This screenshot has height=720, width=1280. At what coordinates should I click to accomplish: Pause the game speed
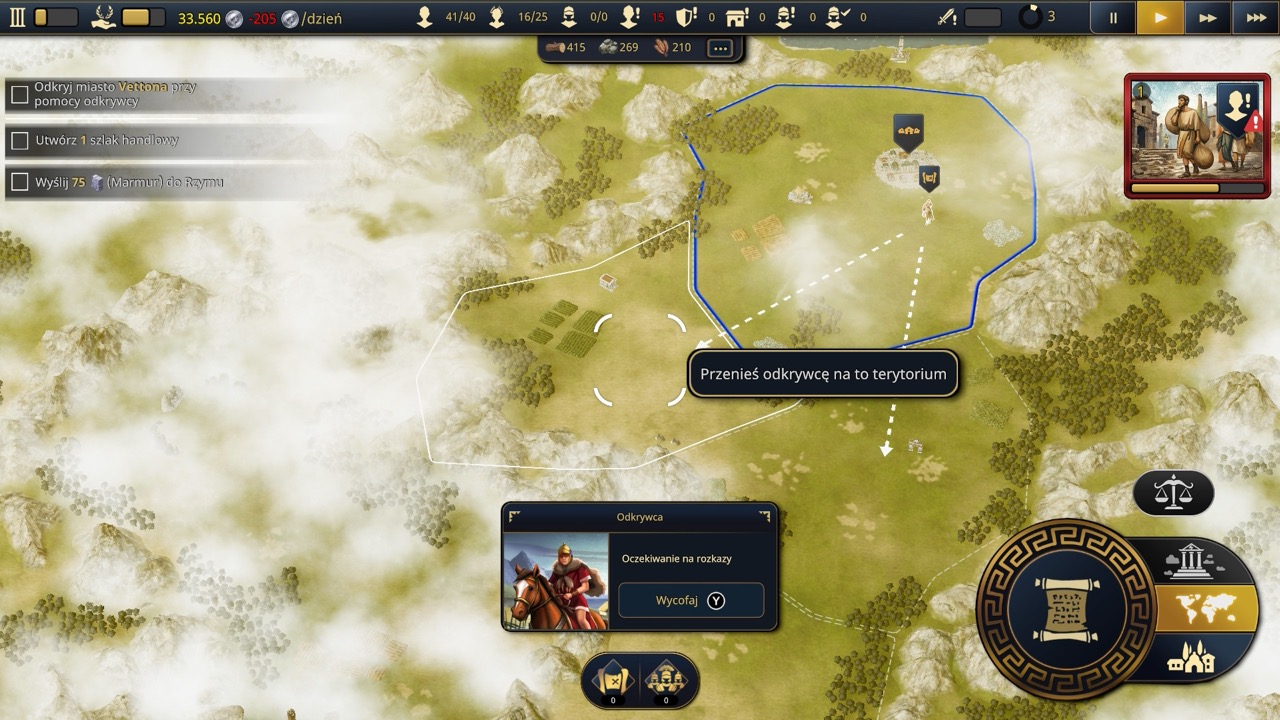(x=1113, y=17)
